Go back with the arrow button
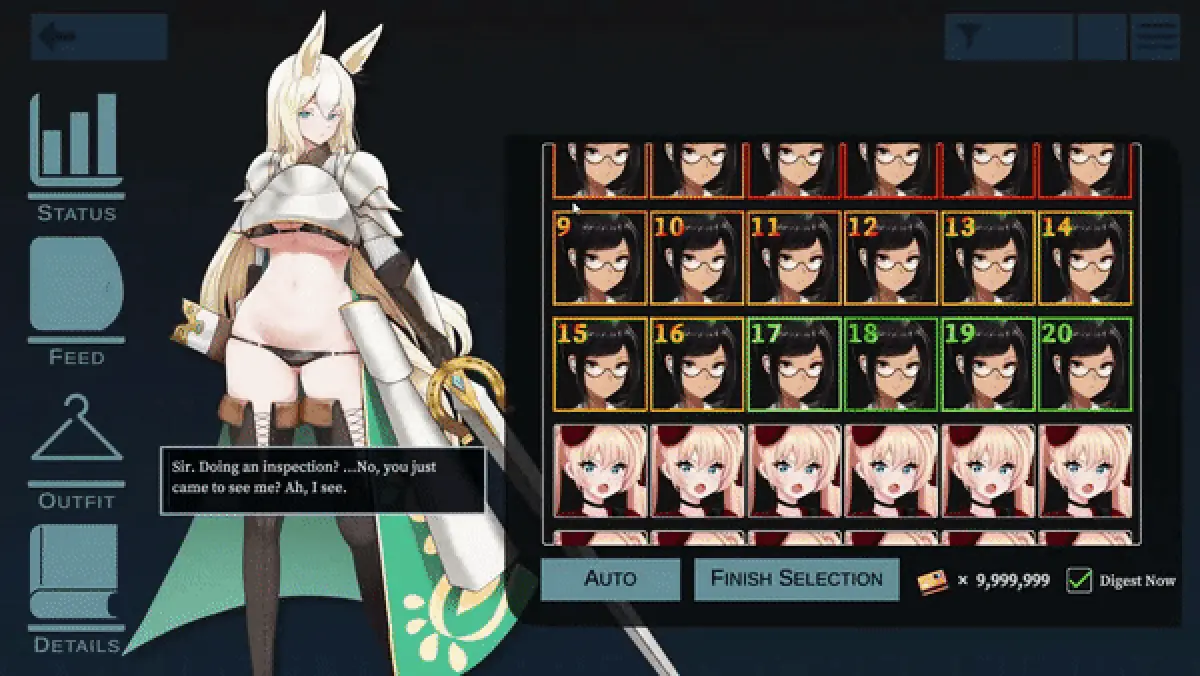The width and height of the screenshot is (1200, 676). pyautogui.click(x=98, y=37)
